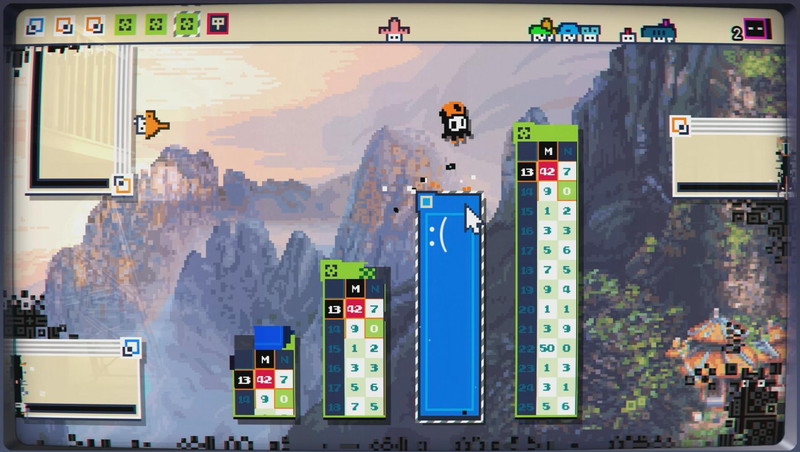Click the orange corner handle of the right beige window
The image size is (800, 452).
click(680, 125)
